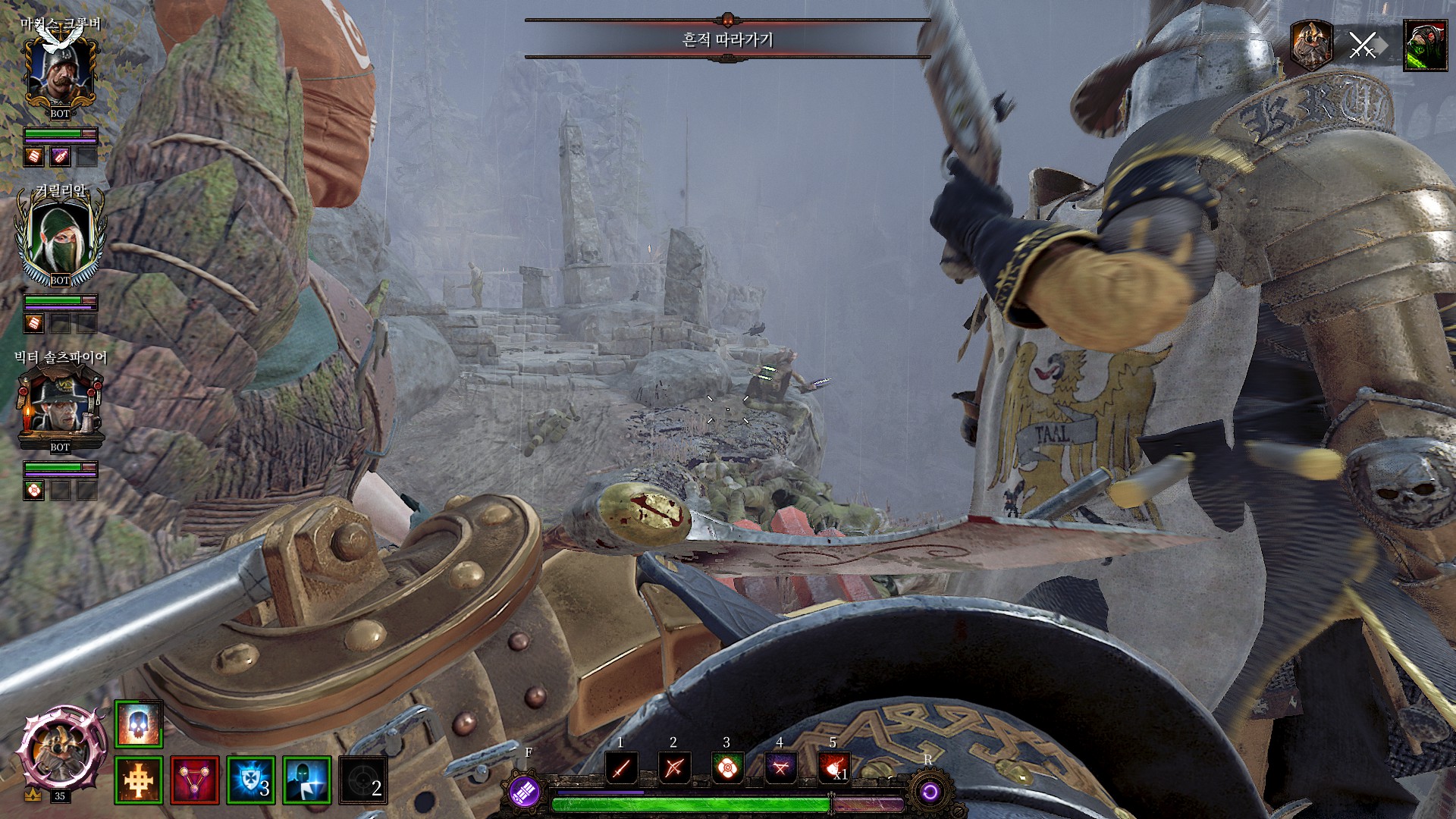Click the purple reload swirl icon
The height and width of the screenshot is (819, 1456).
click(x=930, y=793)
